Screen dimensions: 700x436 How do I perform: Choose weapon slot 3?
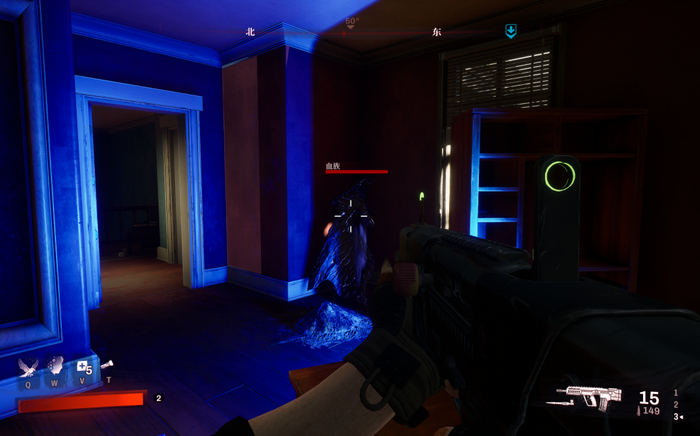tap(677, 417)
